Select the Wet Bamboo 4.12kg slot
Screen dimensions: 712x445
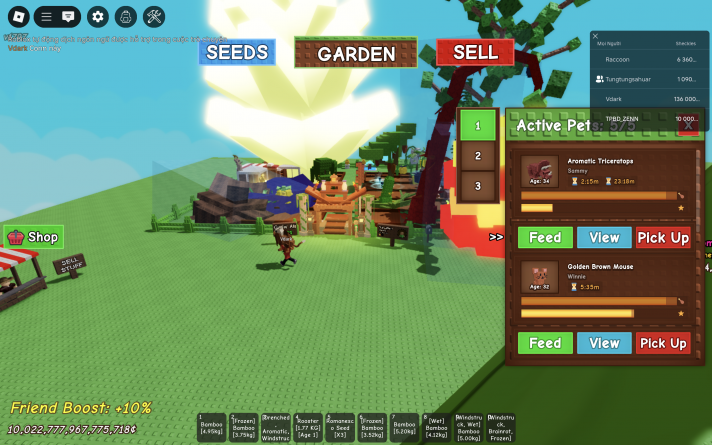438,427
